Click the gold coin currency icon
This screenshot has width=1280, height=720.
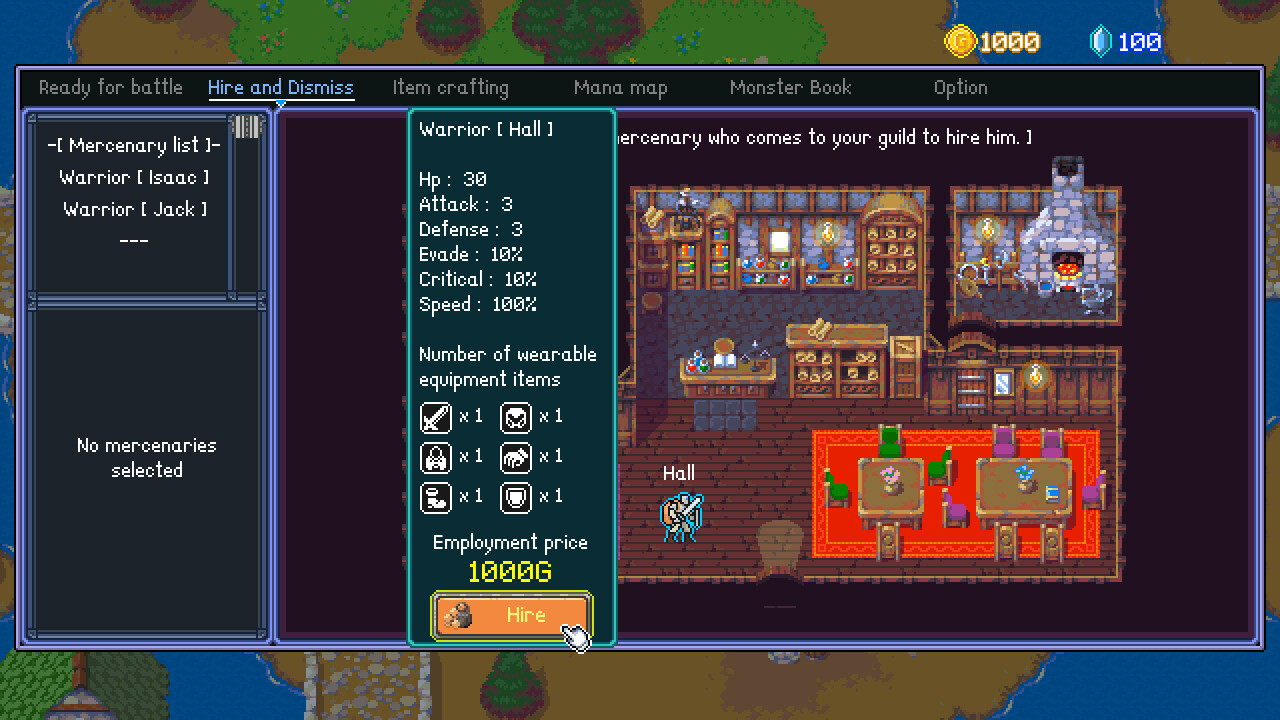(963, 41)
